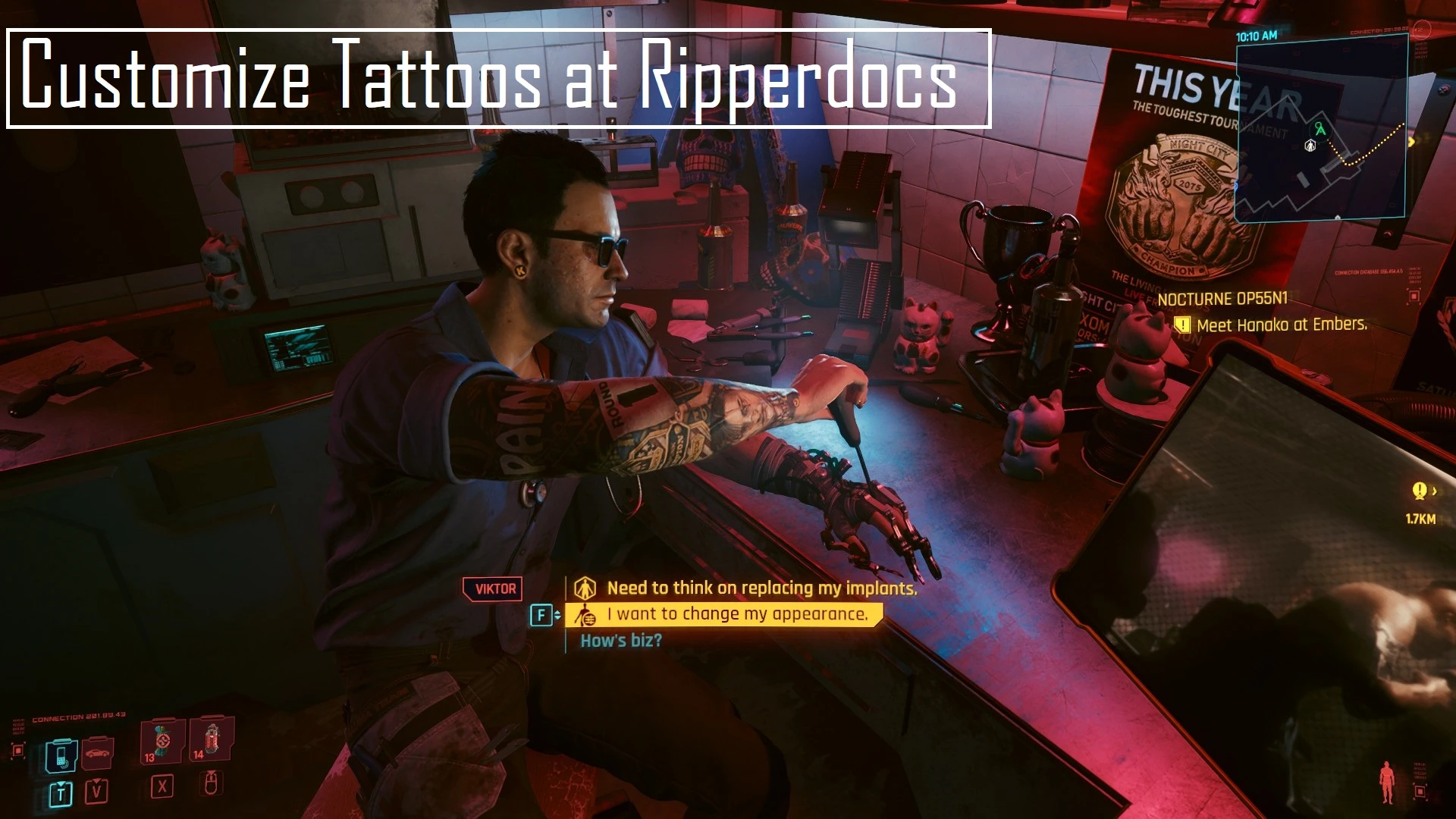Click the appearance icon on the highlighted dialogue option
This screenshot has height=819, width=1456.
click(x=588, y=617)
